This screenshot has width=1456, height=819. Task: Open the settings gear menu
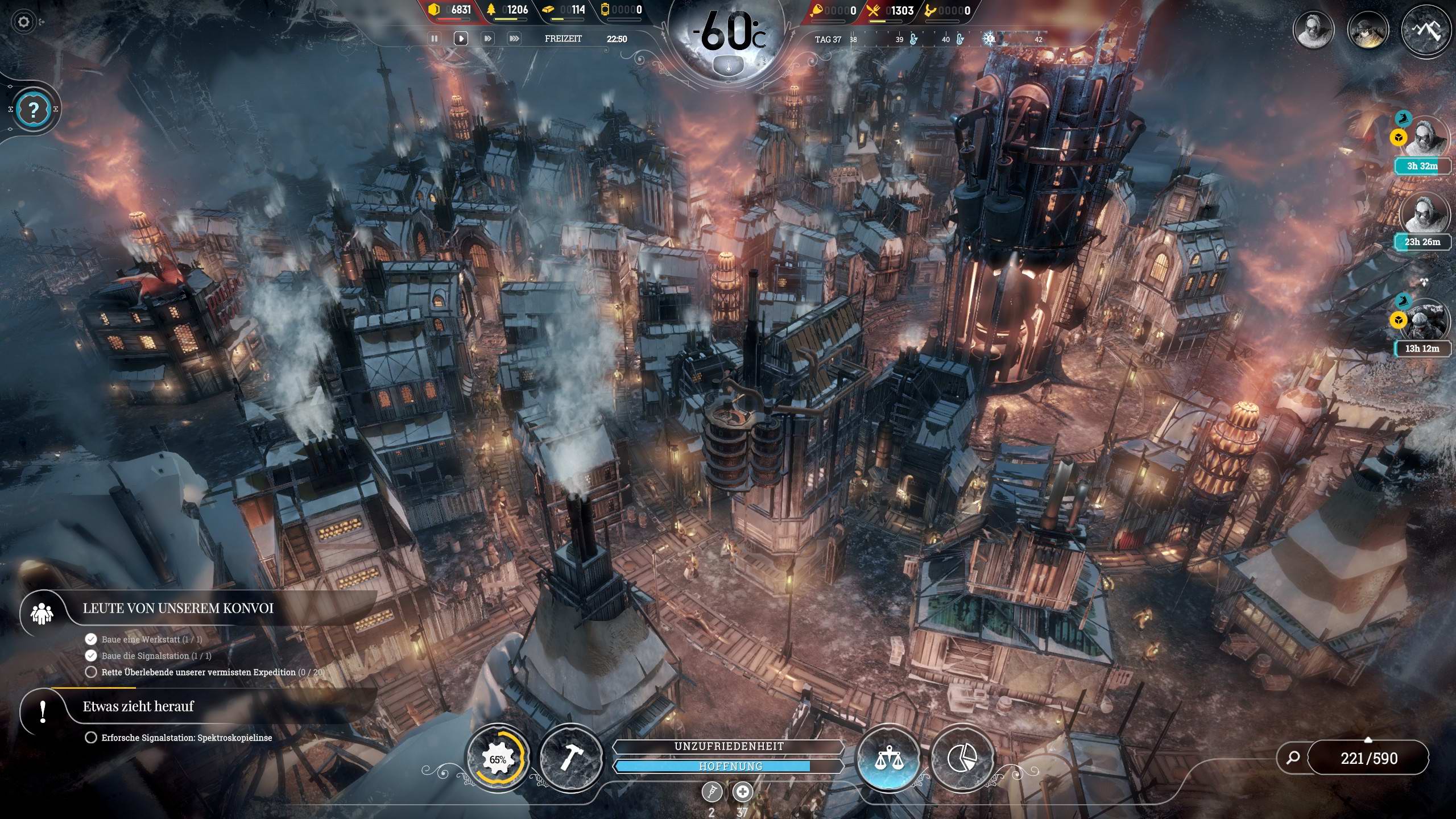pyautogui.click(x=23, y=22)
